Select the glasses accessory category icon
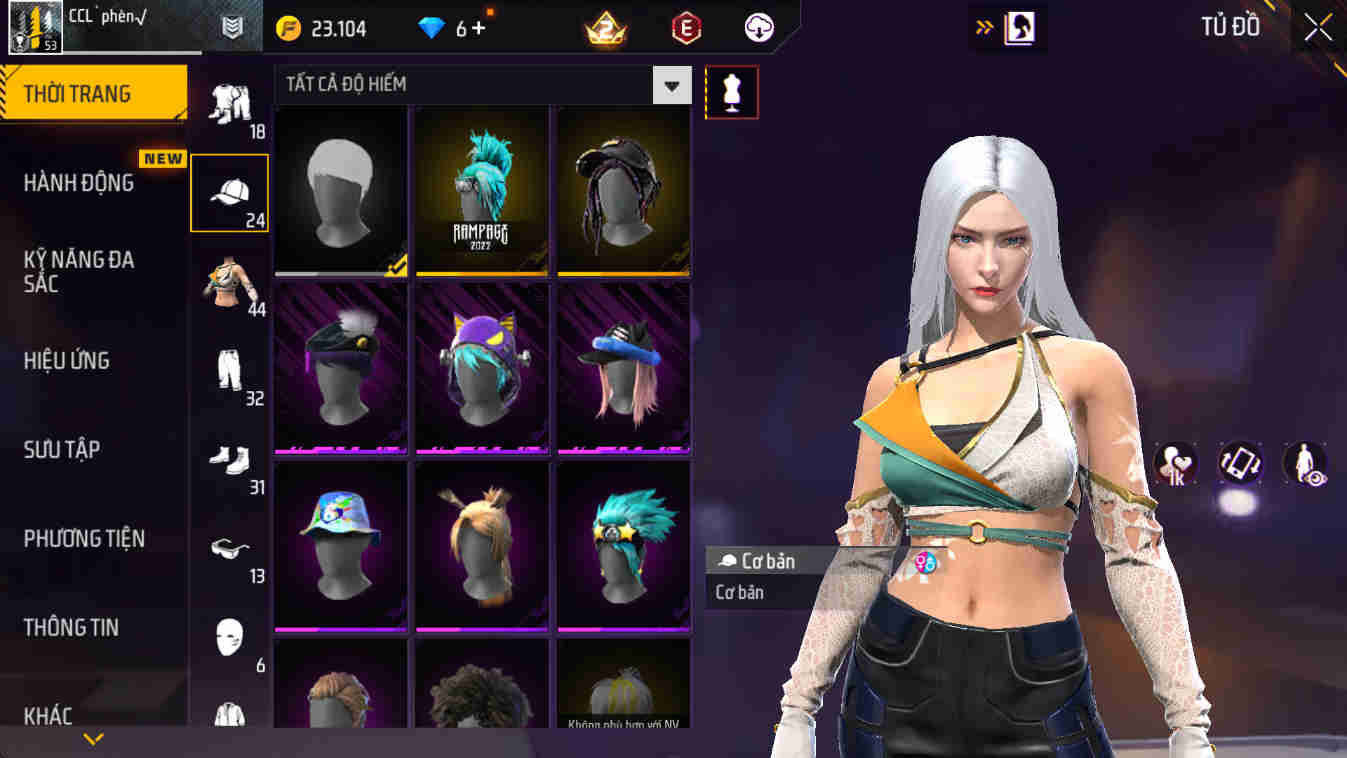This screenshot has height=758, width=1347. [x=229, y=545]
